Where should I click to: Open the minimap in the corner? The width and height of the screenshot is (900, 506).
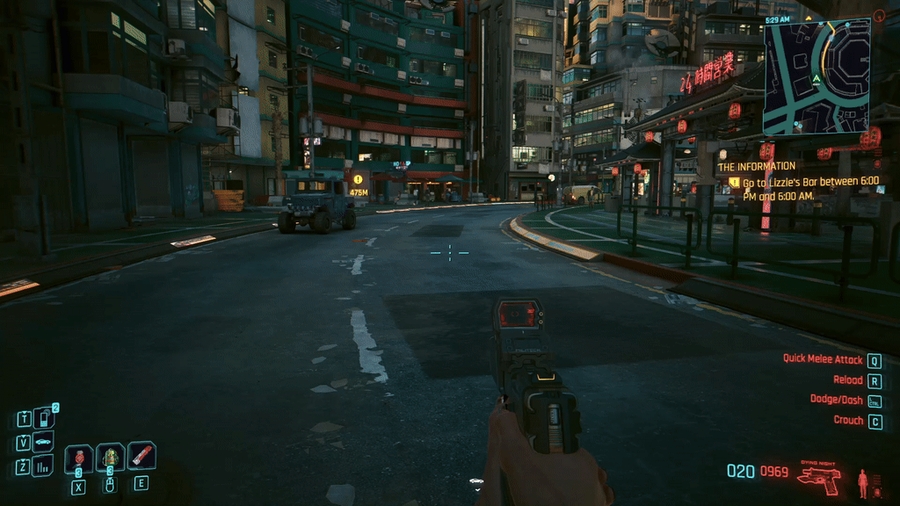(x=816, y=76)
